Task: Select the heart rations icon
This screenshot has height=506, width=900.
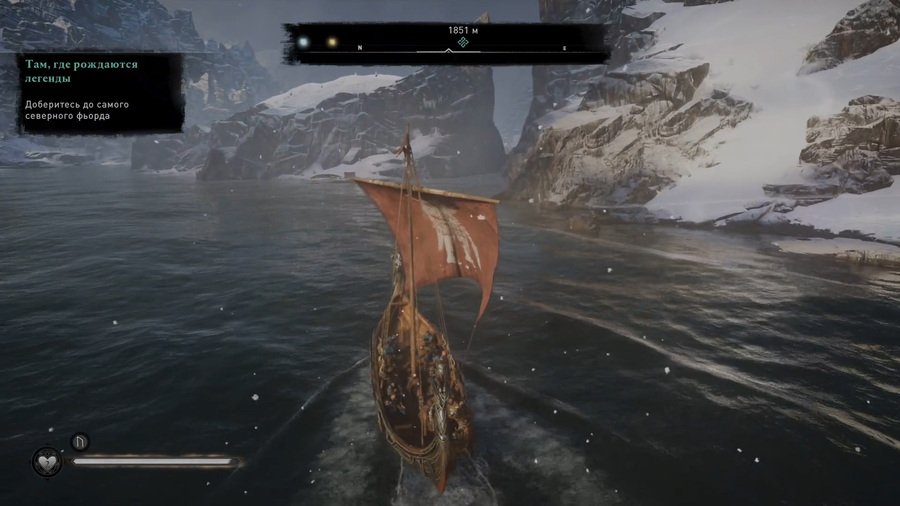Action: pos(46,462)
